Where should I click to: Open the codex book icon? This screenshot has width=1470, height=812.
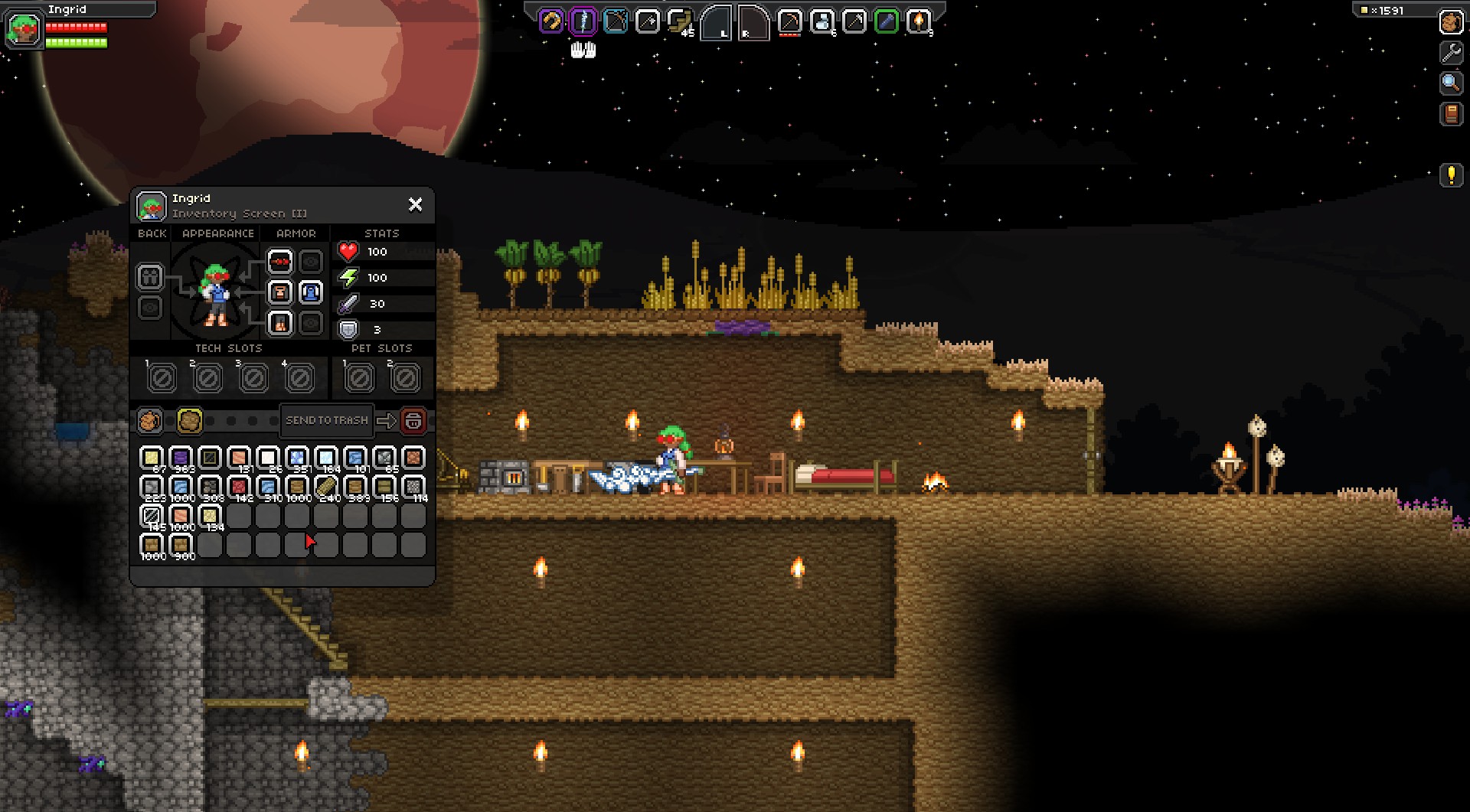coord(1451,114)
